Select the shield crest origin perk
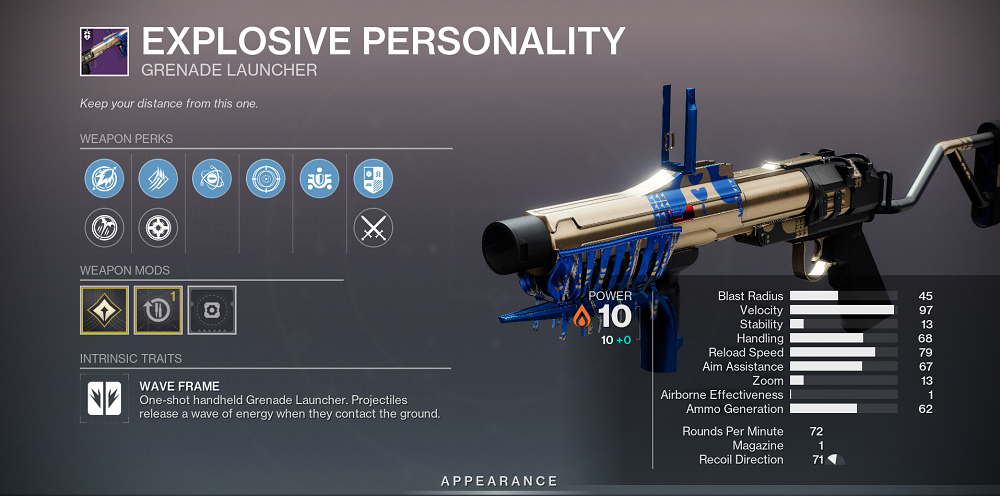Screen dimensions: 1000x496 click(x=373, y=179)
